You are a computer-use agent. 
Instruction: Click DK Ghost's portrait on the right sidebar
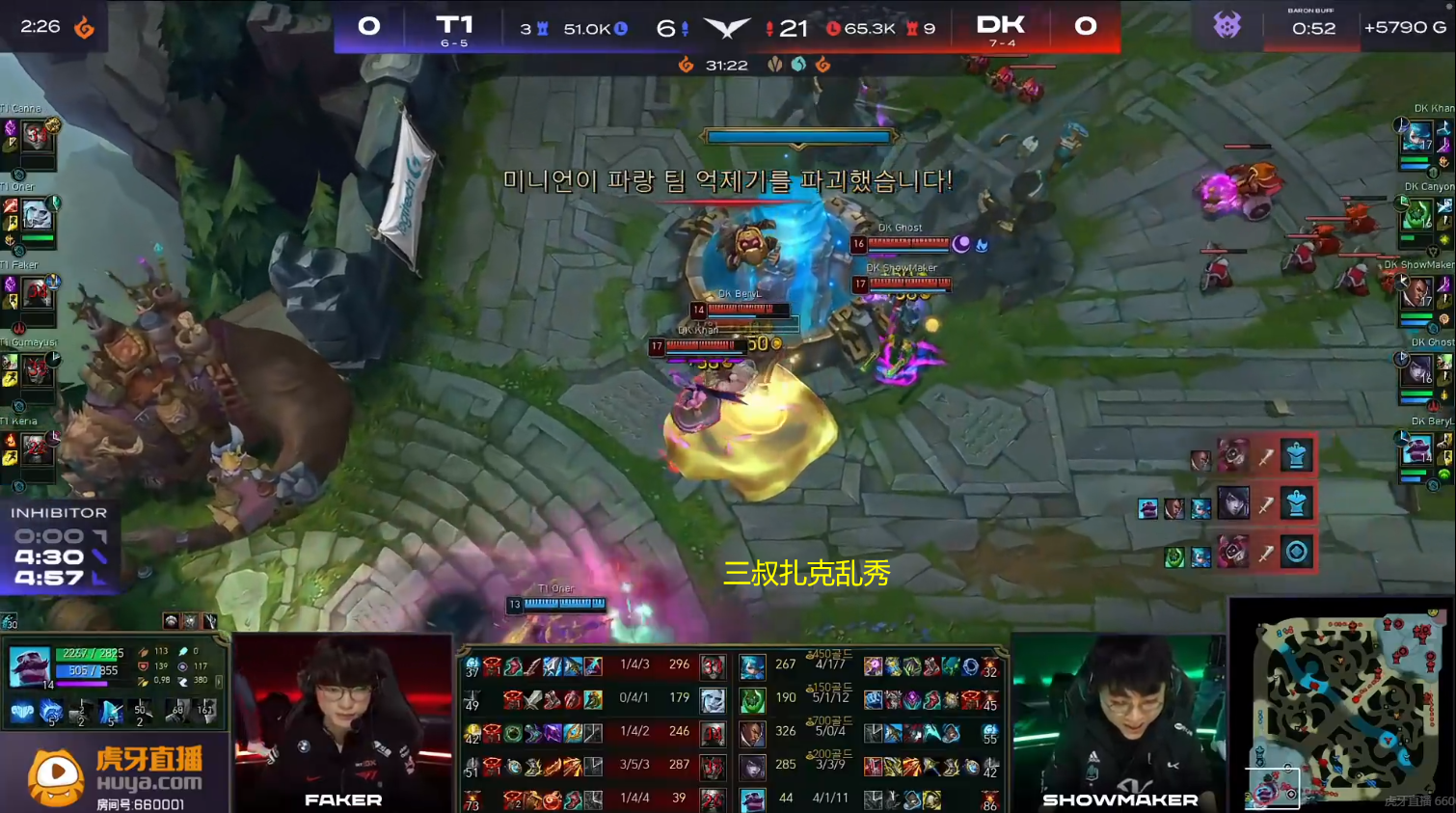coord(1417,371)
